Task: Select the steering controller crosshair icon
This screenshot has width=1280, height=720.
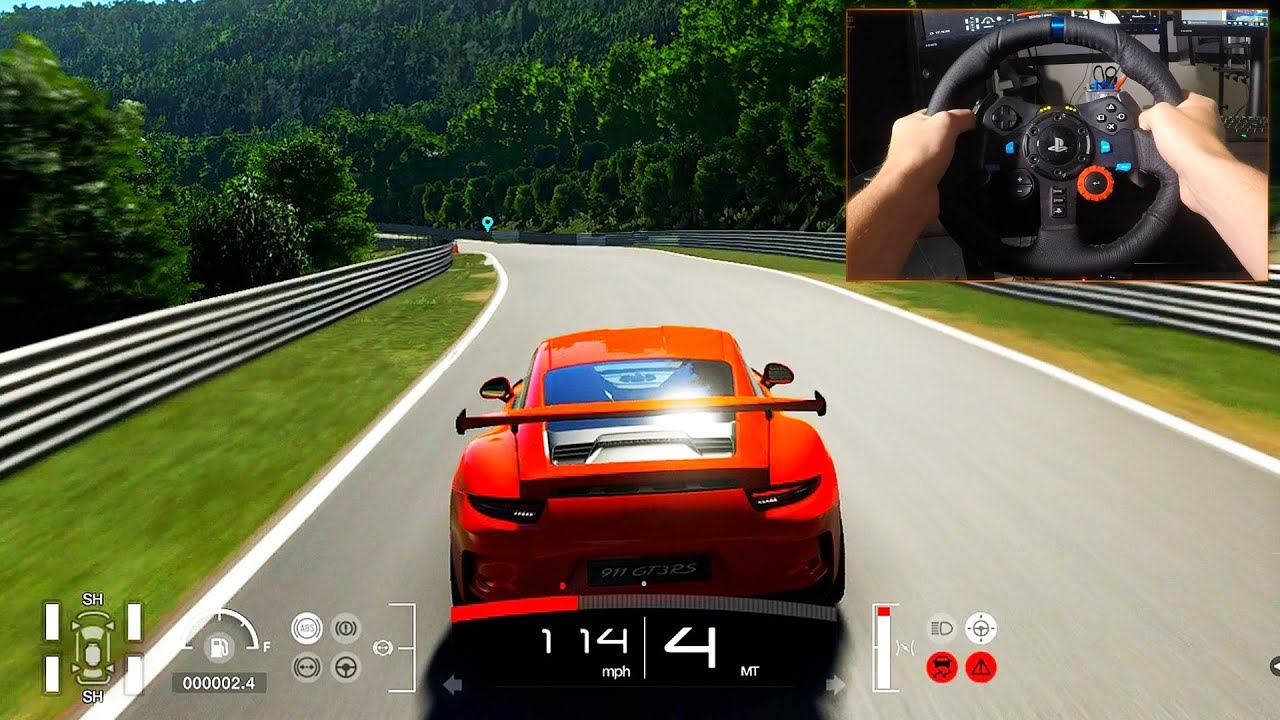Action: 981,628
